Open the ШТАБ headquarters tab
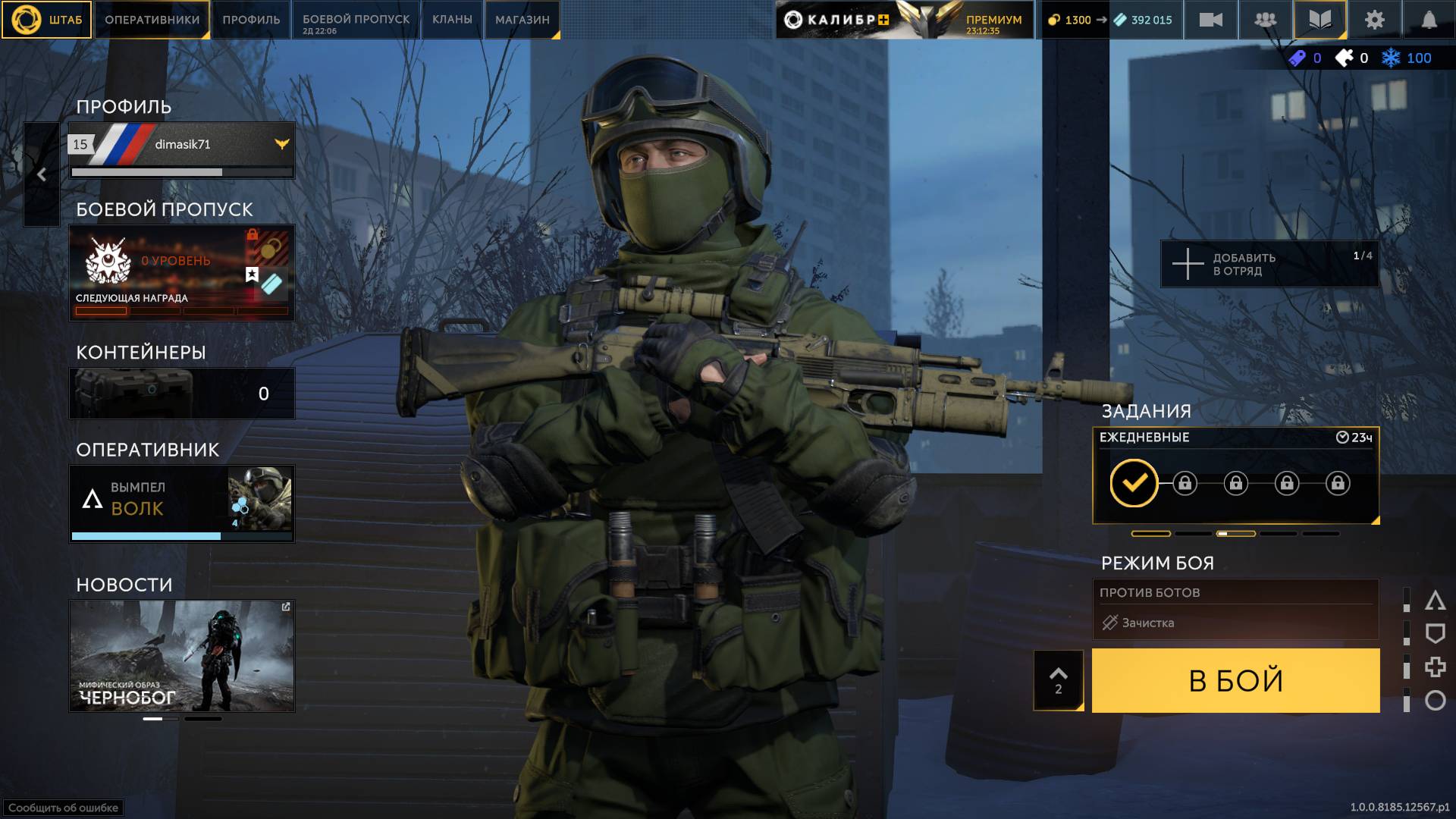 (47, 20)
